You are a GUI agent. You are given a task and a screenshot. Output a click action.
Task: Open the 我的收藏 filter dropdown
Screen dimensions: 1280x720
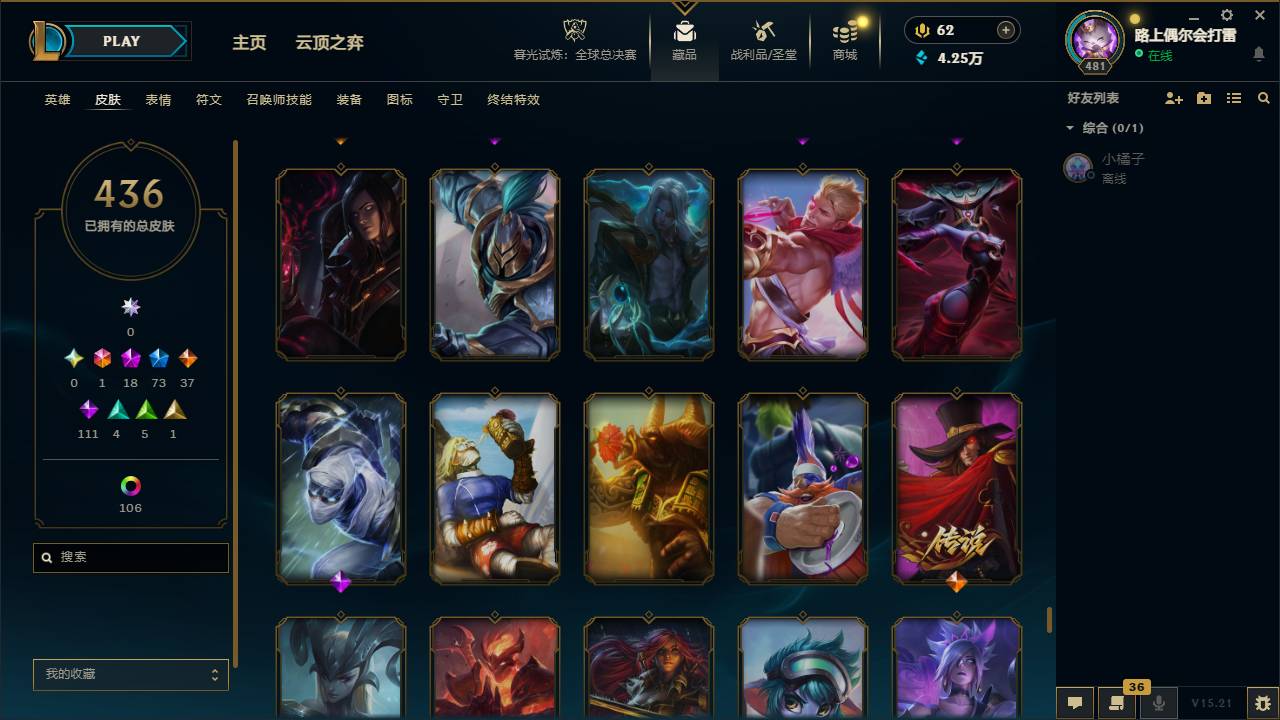130,675
